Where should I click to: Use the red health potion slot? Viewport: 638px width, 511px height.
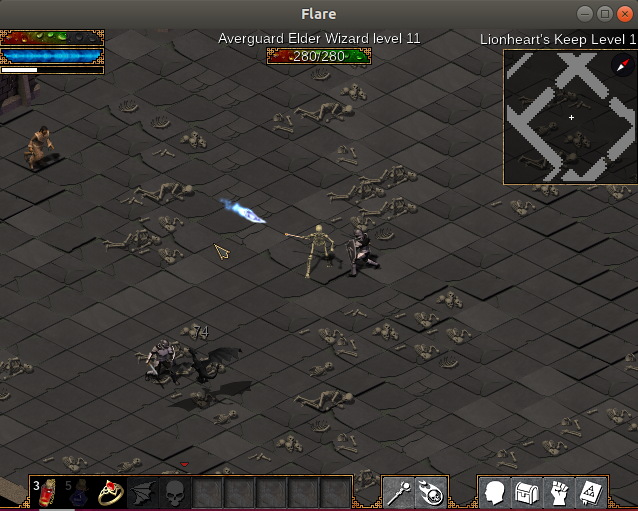48,493
